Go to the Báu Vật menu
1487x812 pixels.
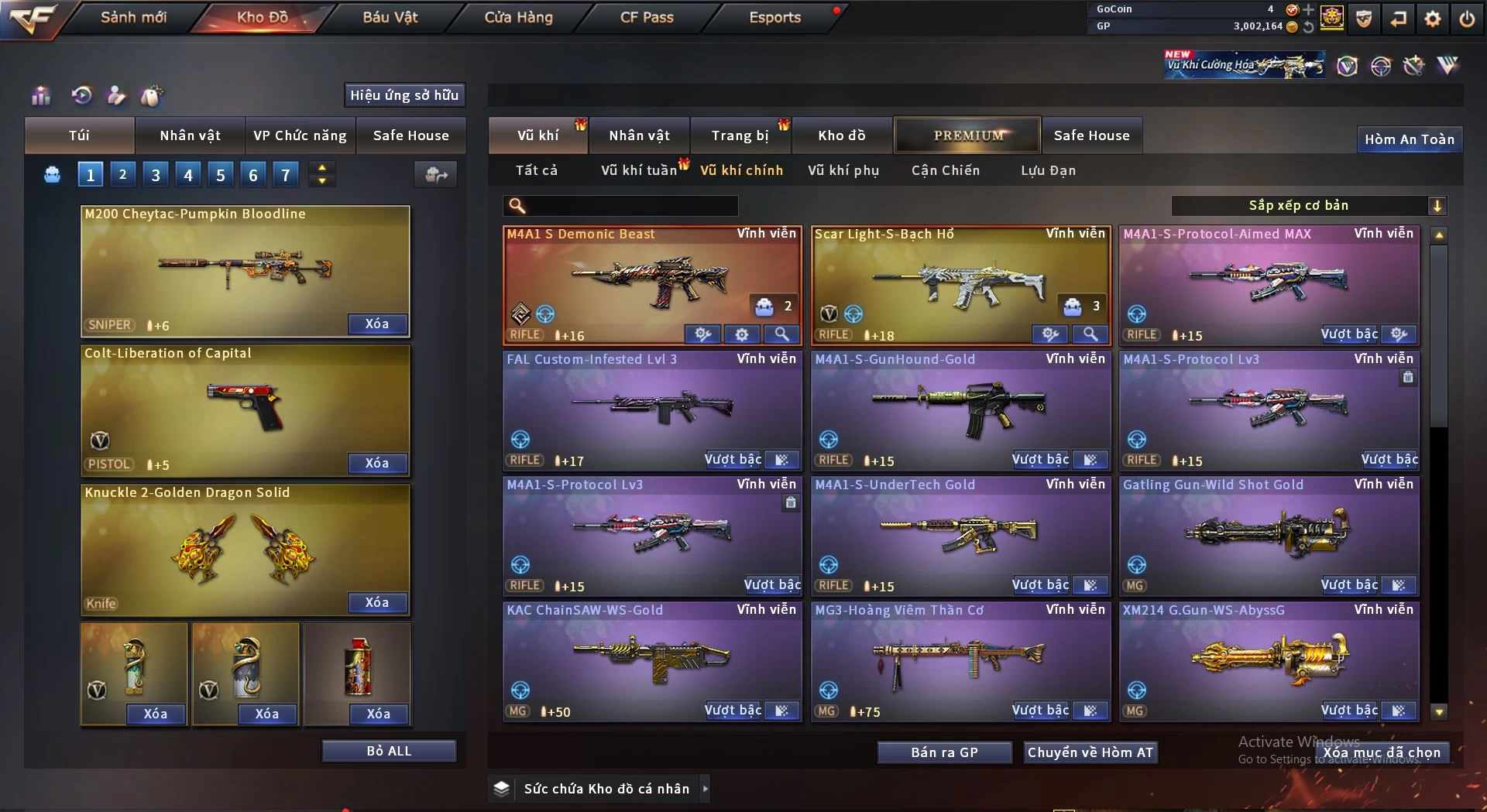[390, 17]
